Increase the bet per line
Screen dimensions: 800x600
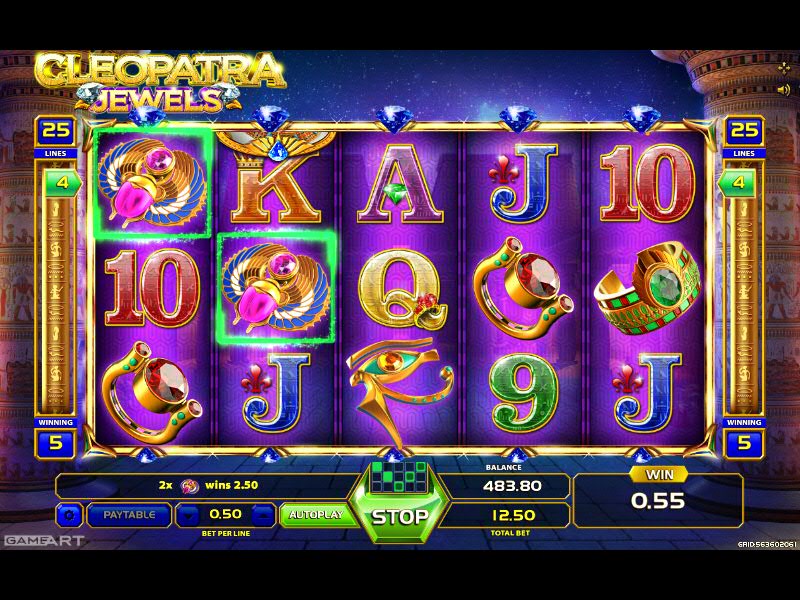pos(261,515)
